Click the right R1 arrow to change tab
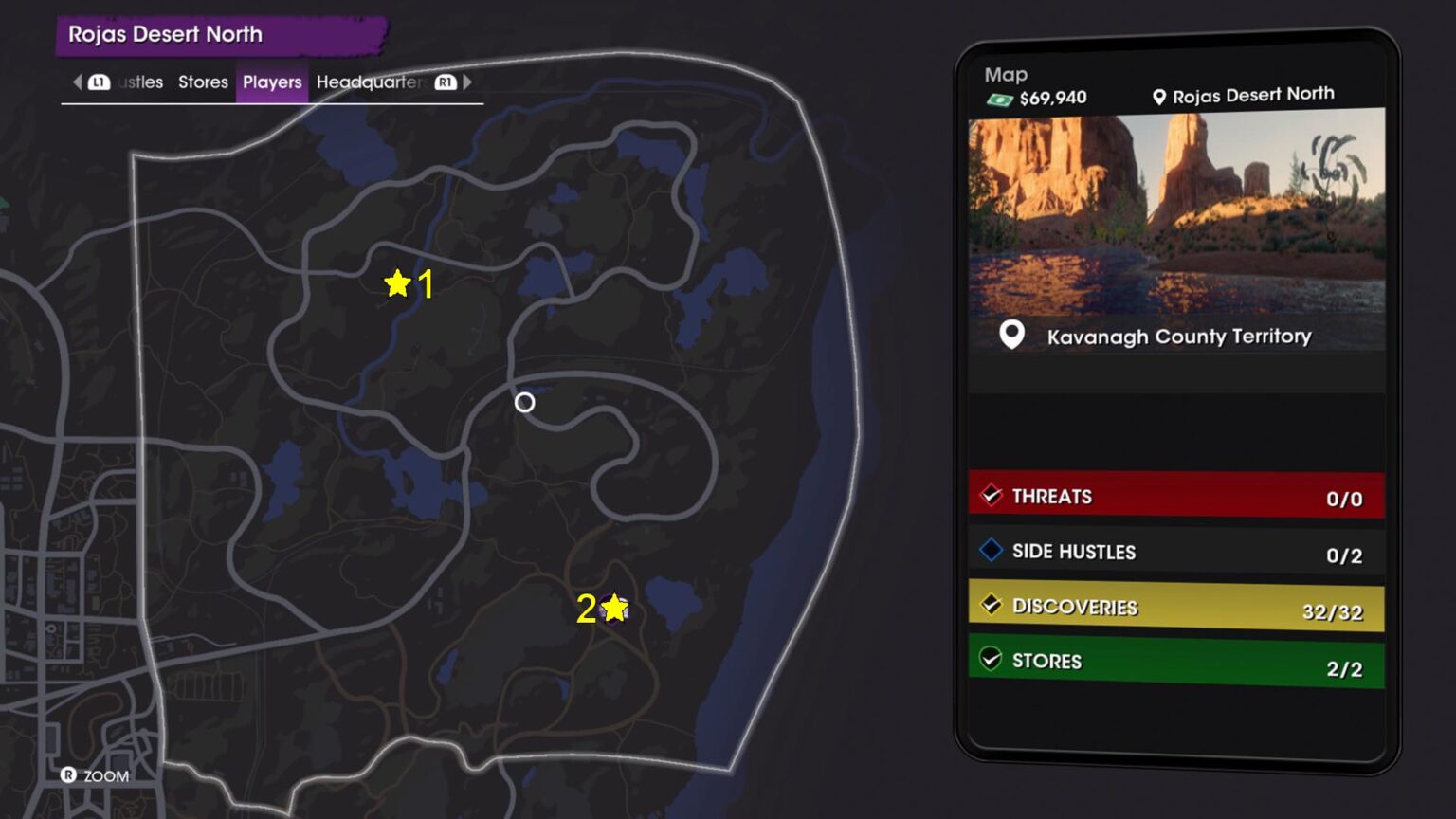This screenshot has width=1456, height=819. point(466,82)
